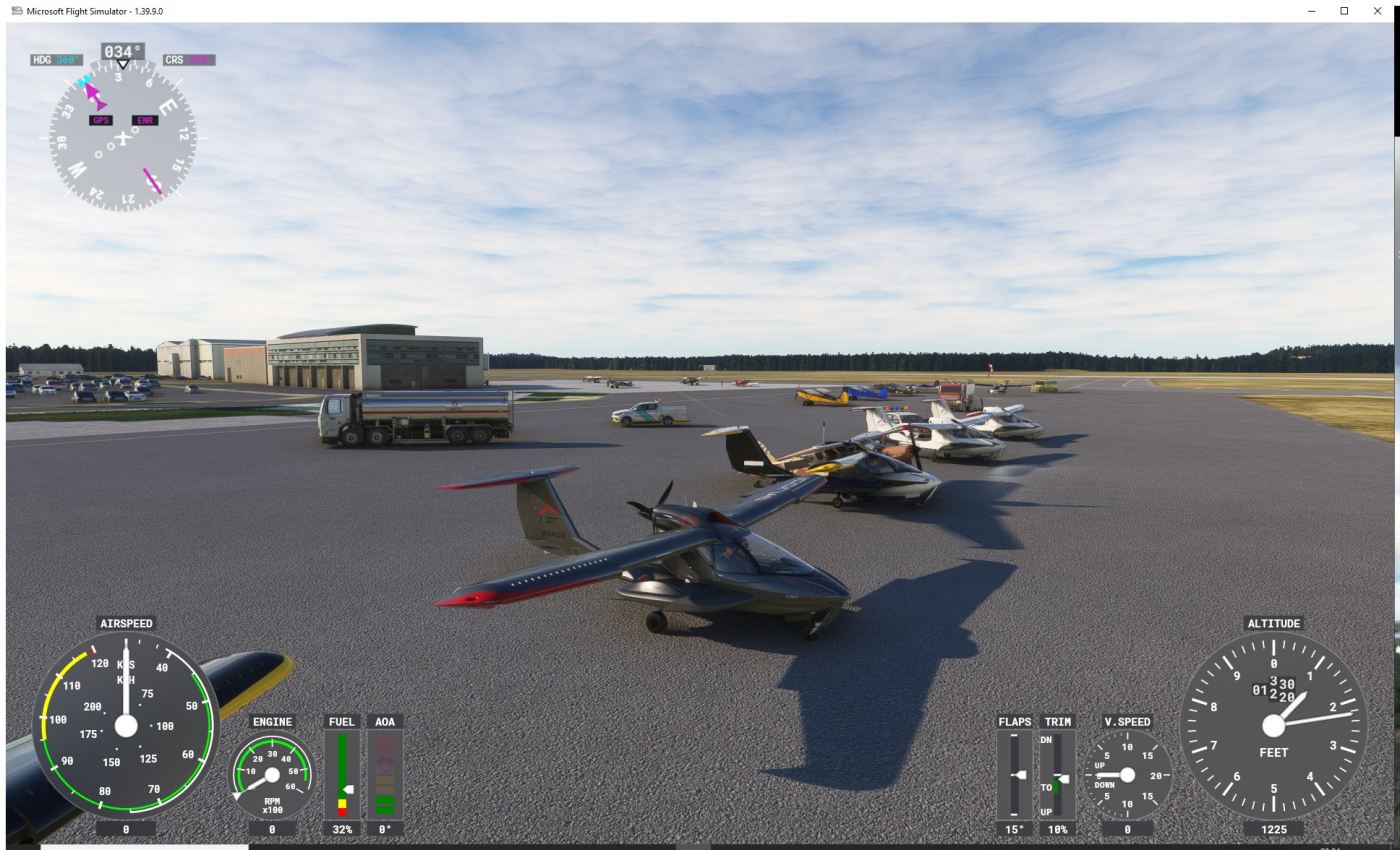Close the Microsoft Flight Simulator window

click(x=1377, y=11)
